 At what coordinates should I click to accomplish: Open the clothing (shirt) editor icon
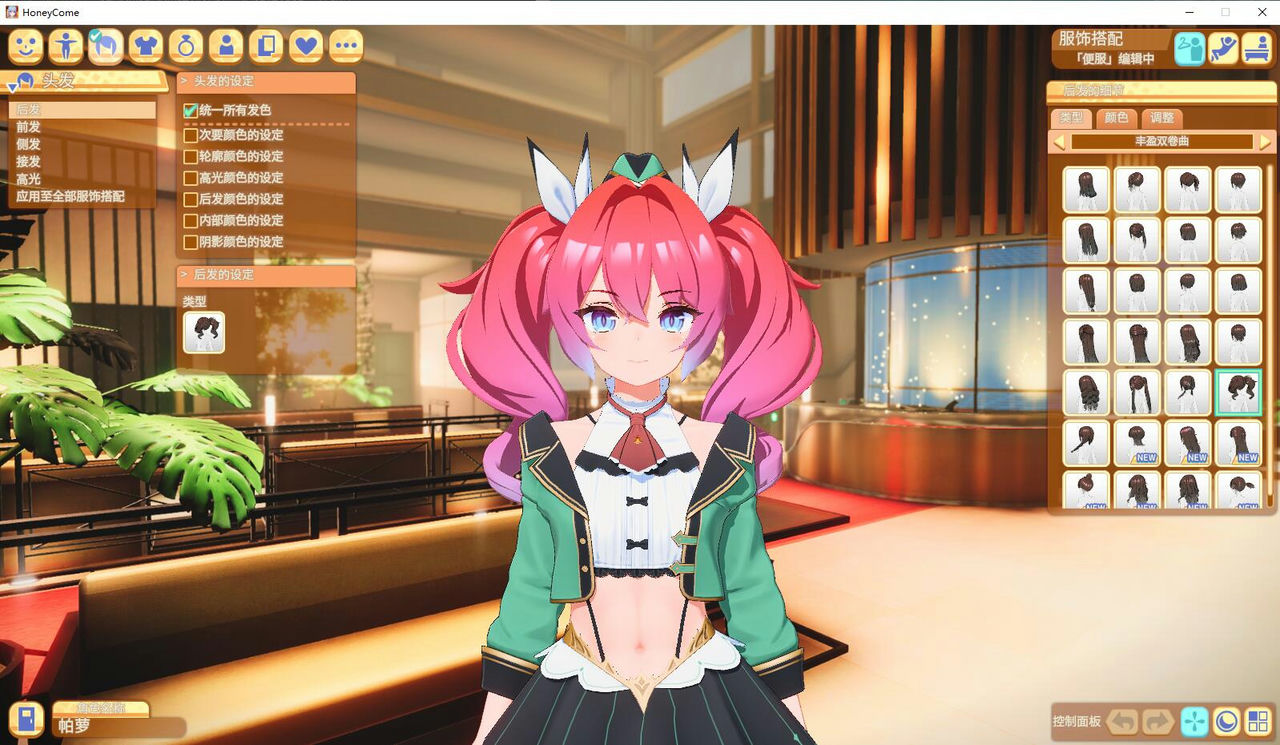(x=145, y=46)
